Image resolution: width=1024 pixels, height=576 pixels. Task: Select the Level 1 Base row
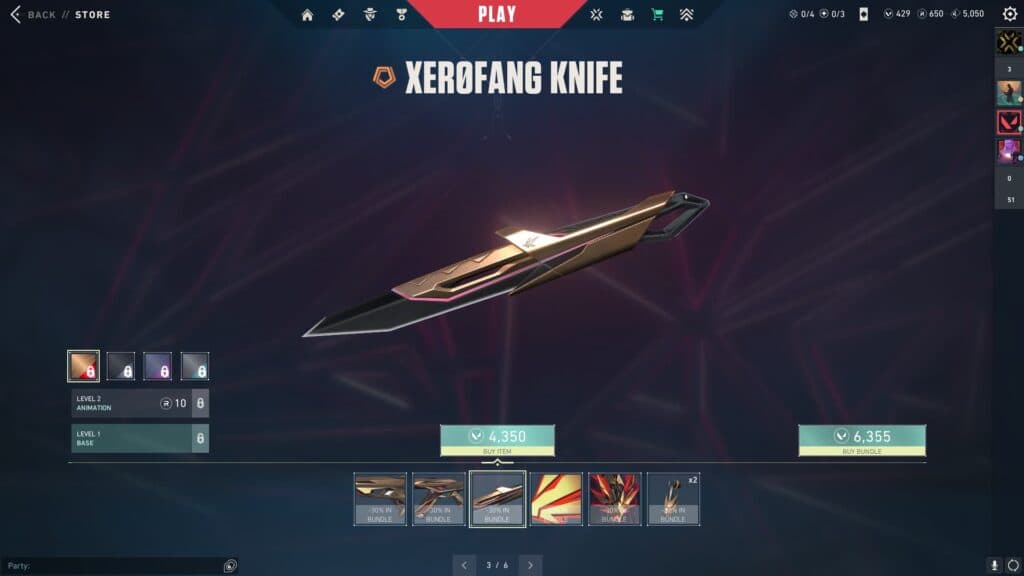click(140, 438)
